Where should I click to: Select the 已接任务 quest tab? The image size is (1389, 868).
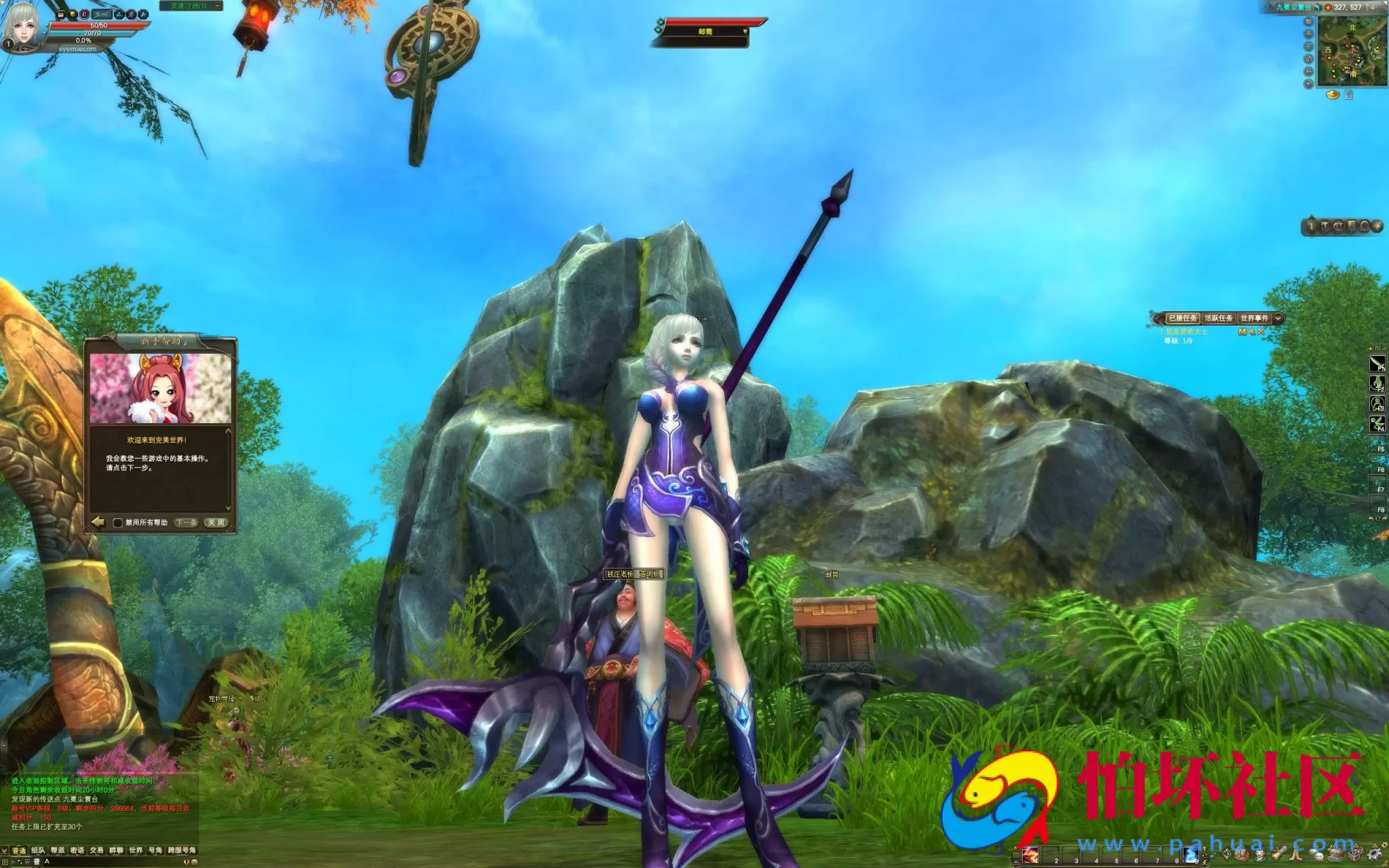click(x=1183, y=318)
